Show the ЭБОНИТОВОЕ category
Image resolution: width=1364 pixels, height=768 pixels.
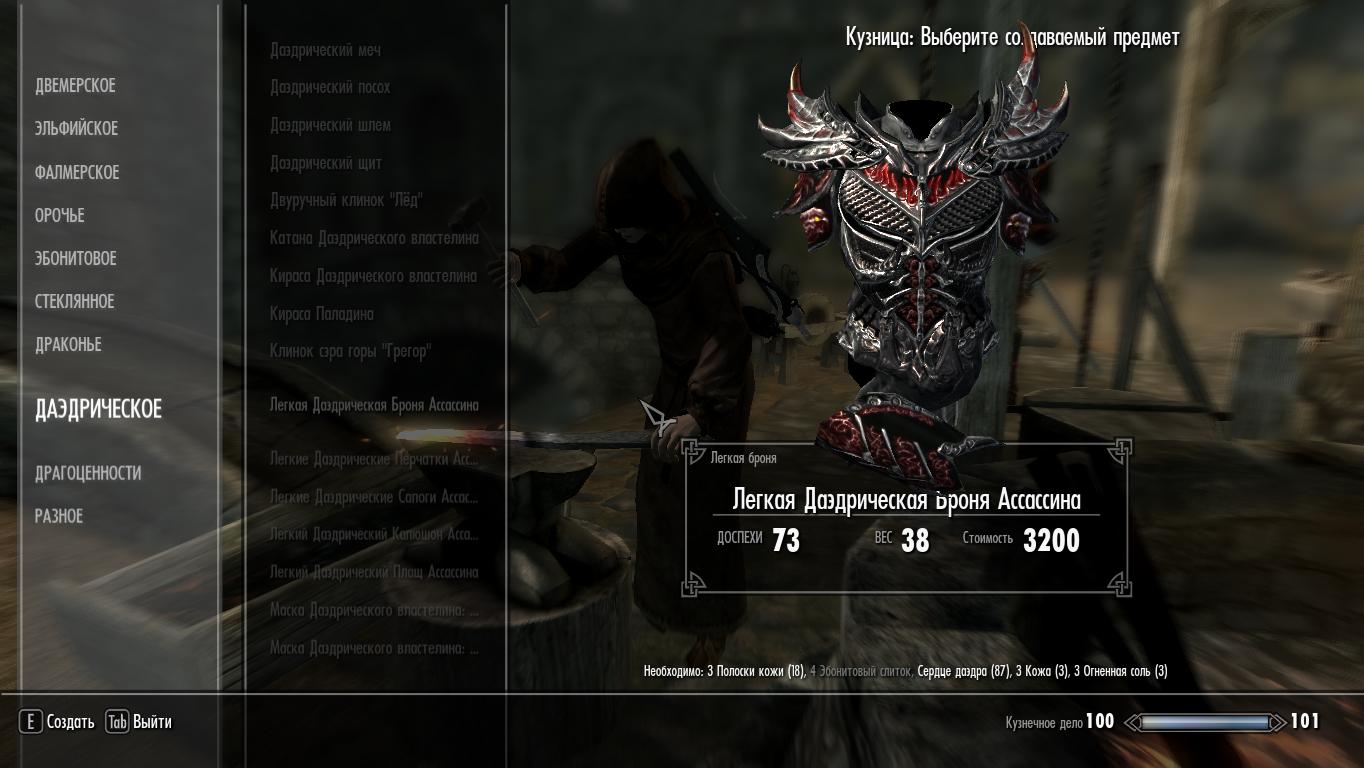pos(76,259)
